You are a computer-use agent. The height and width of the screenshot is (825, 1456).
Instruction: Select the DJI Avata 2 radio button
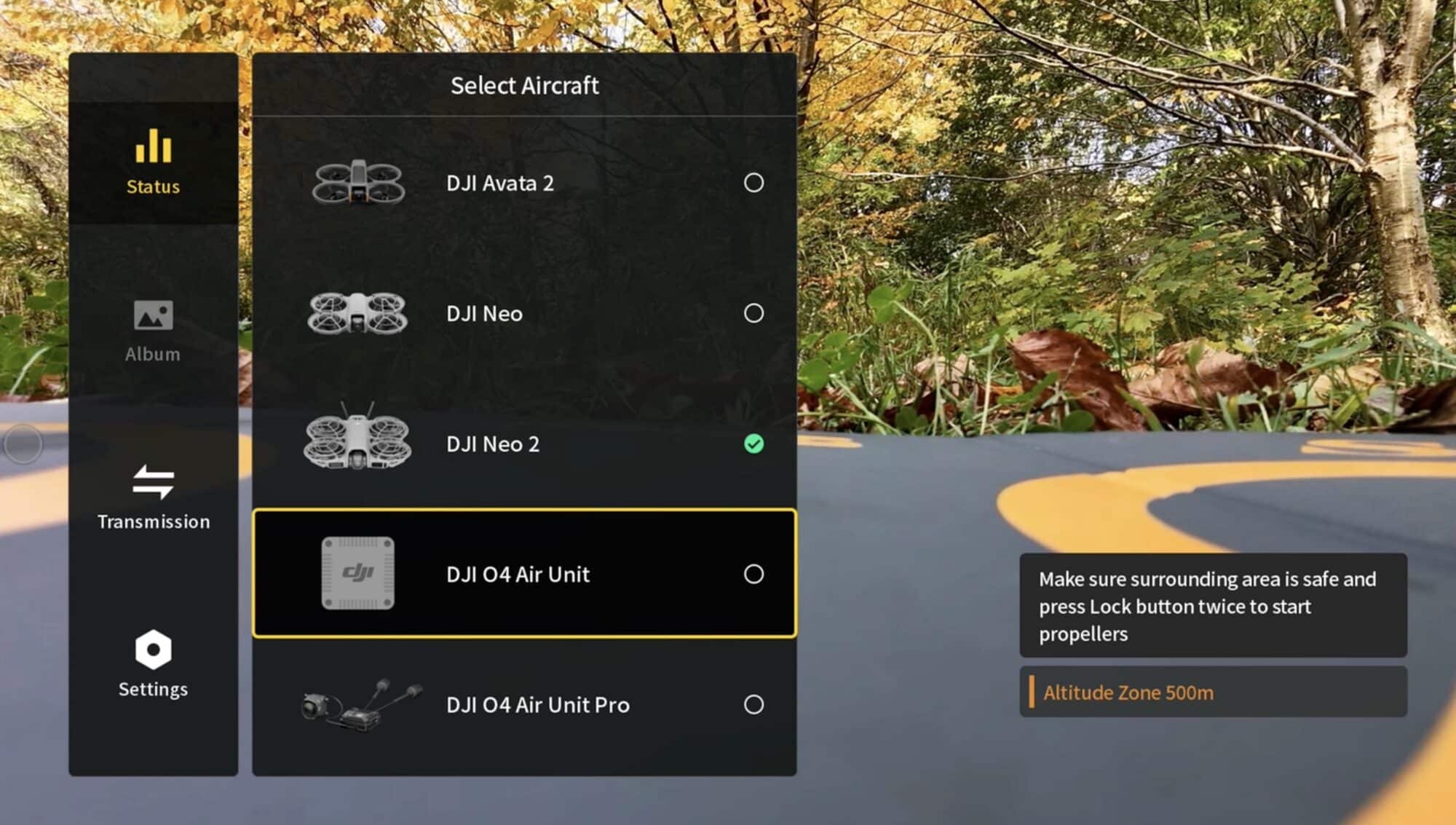(x=754, y=183)
